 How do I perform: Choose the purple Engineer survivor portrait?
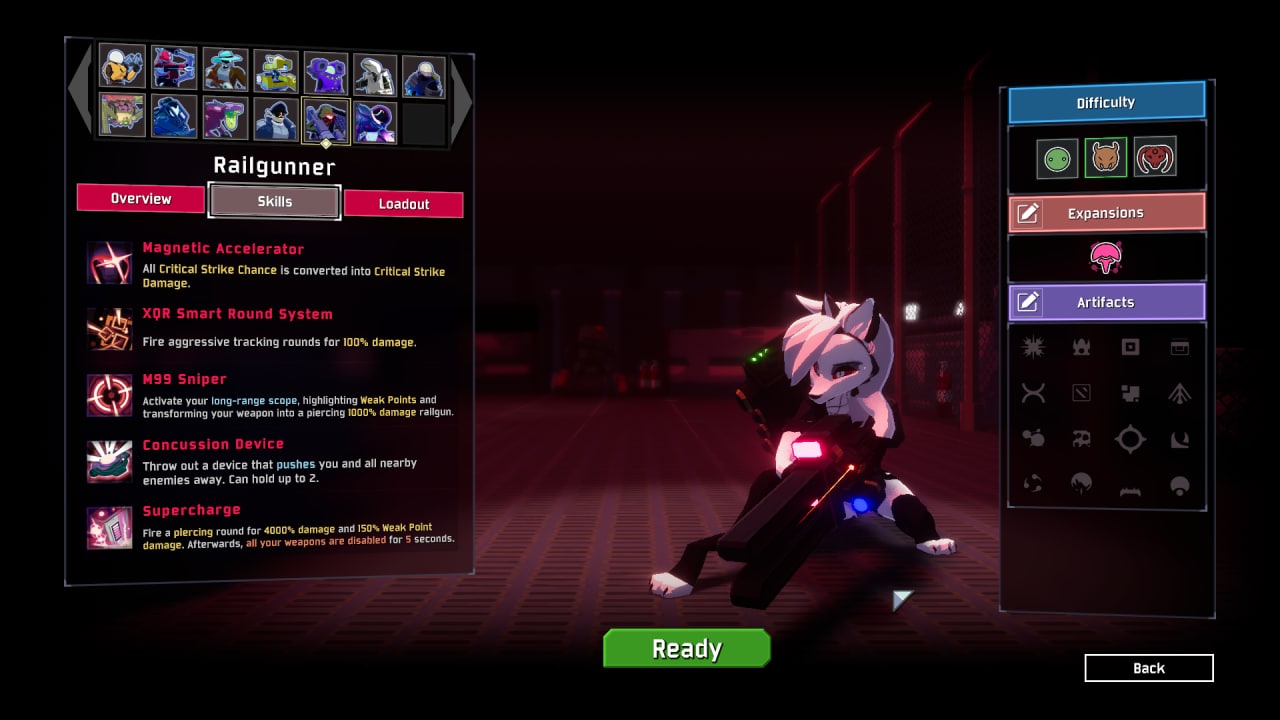326,72
